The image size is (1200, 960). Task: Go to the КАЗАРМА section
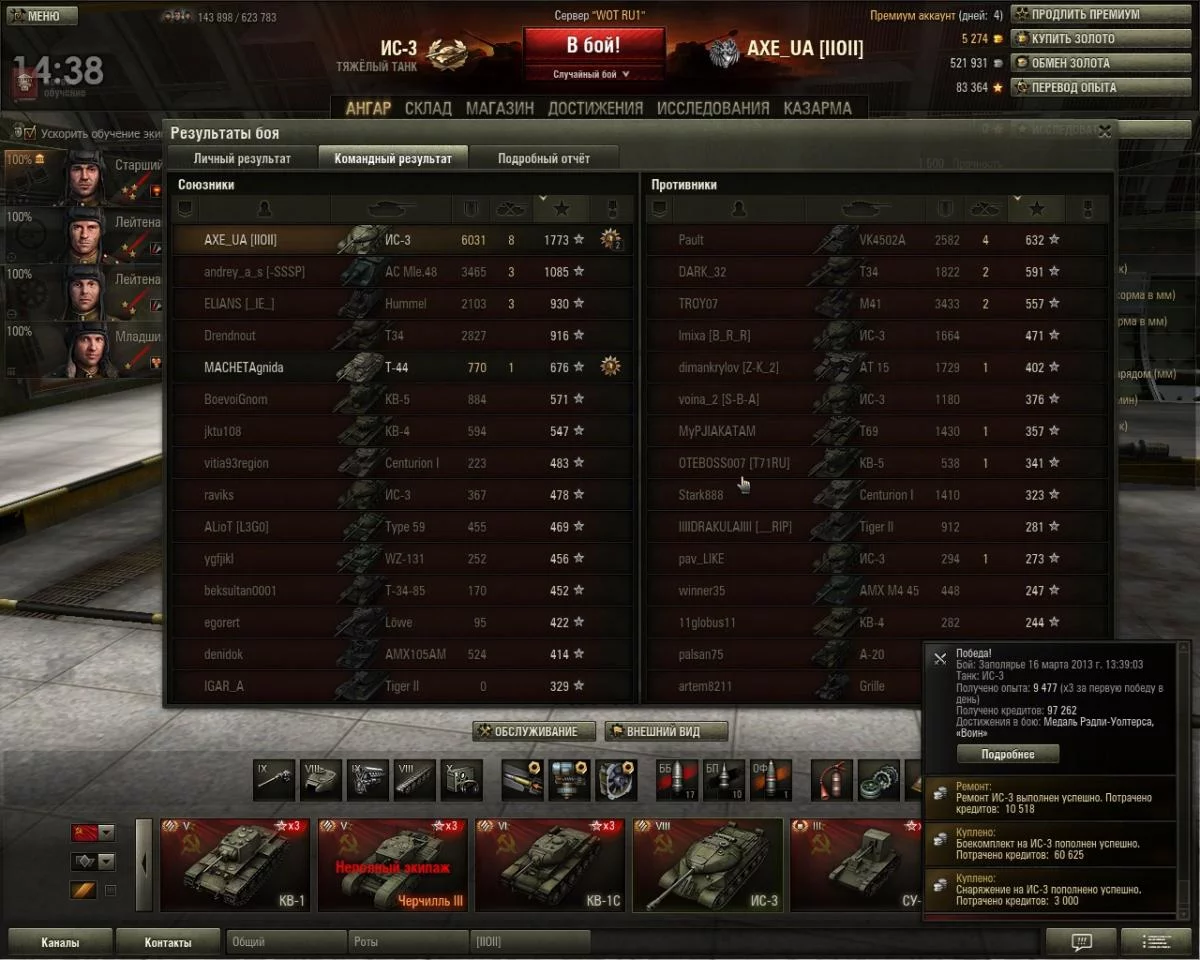[x=817, y=108]
